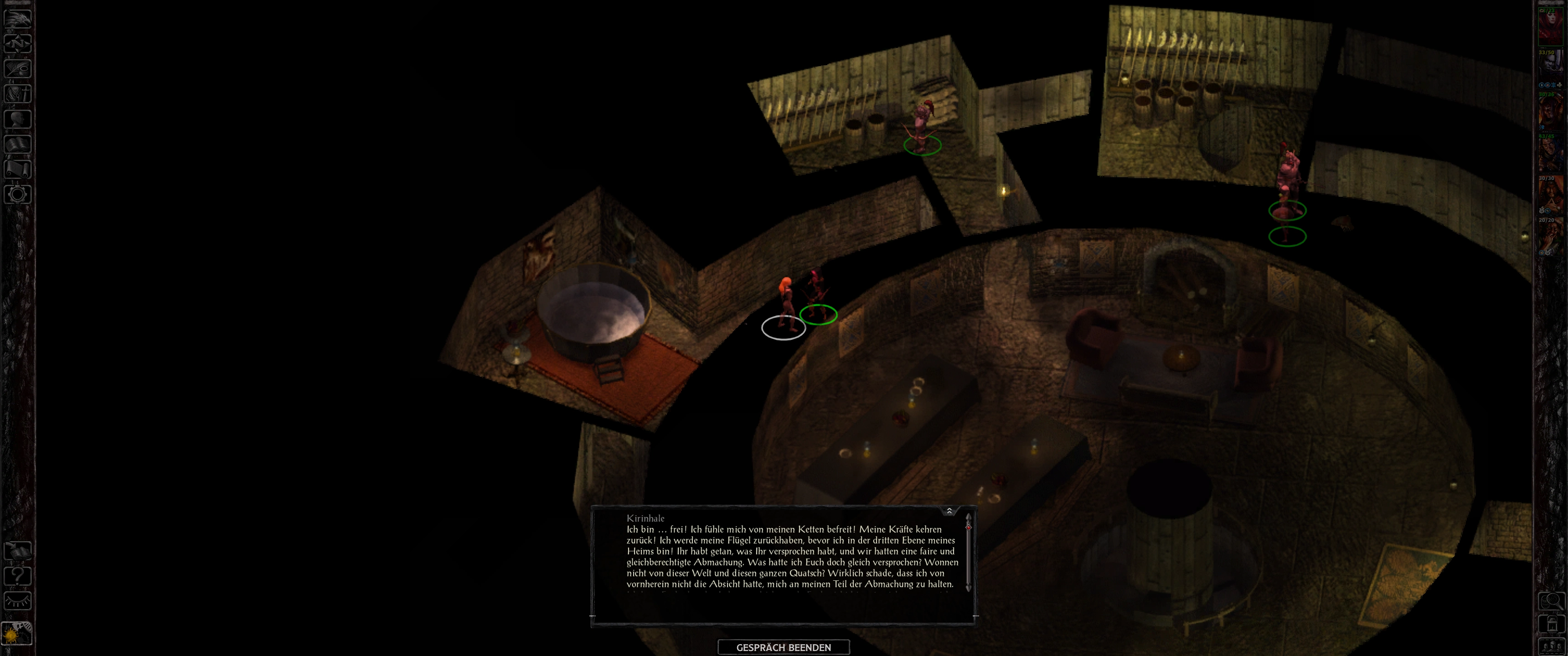Screen dimensions: 1568x656
Task: End the conversation with Gespräch beenden
Action: pyautogui.click(x=784, y=647)
